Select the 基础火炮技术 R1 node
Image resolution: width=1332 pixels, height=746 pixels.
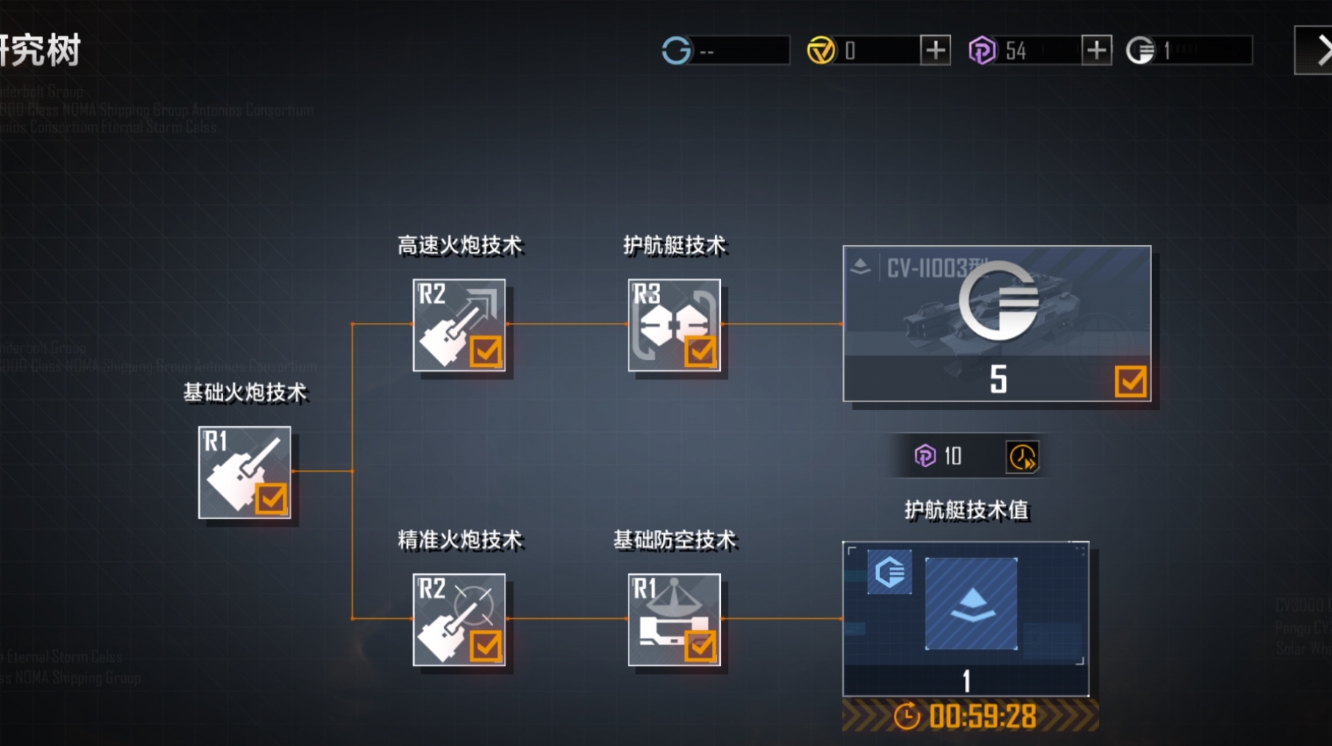click(244, 472)
